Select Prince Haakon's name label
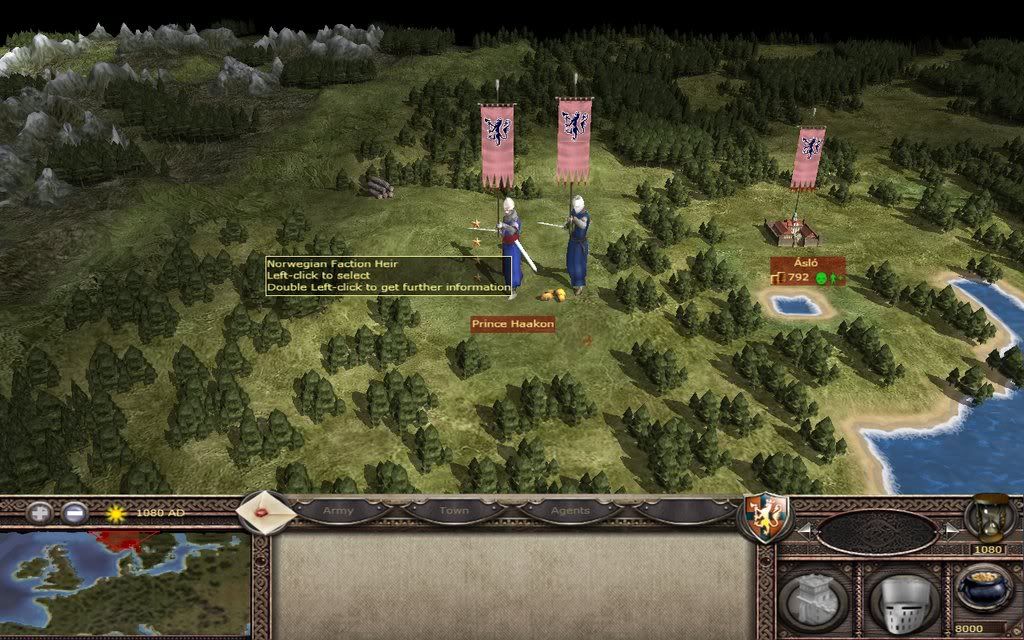The height and width of the screenshot is (640, 1024). (x=513, y=324)
